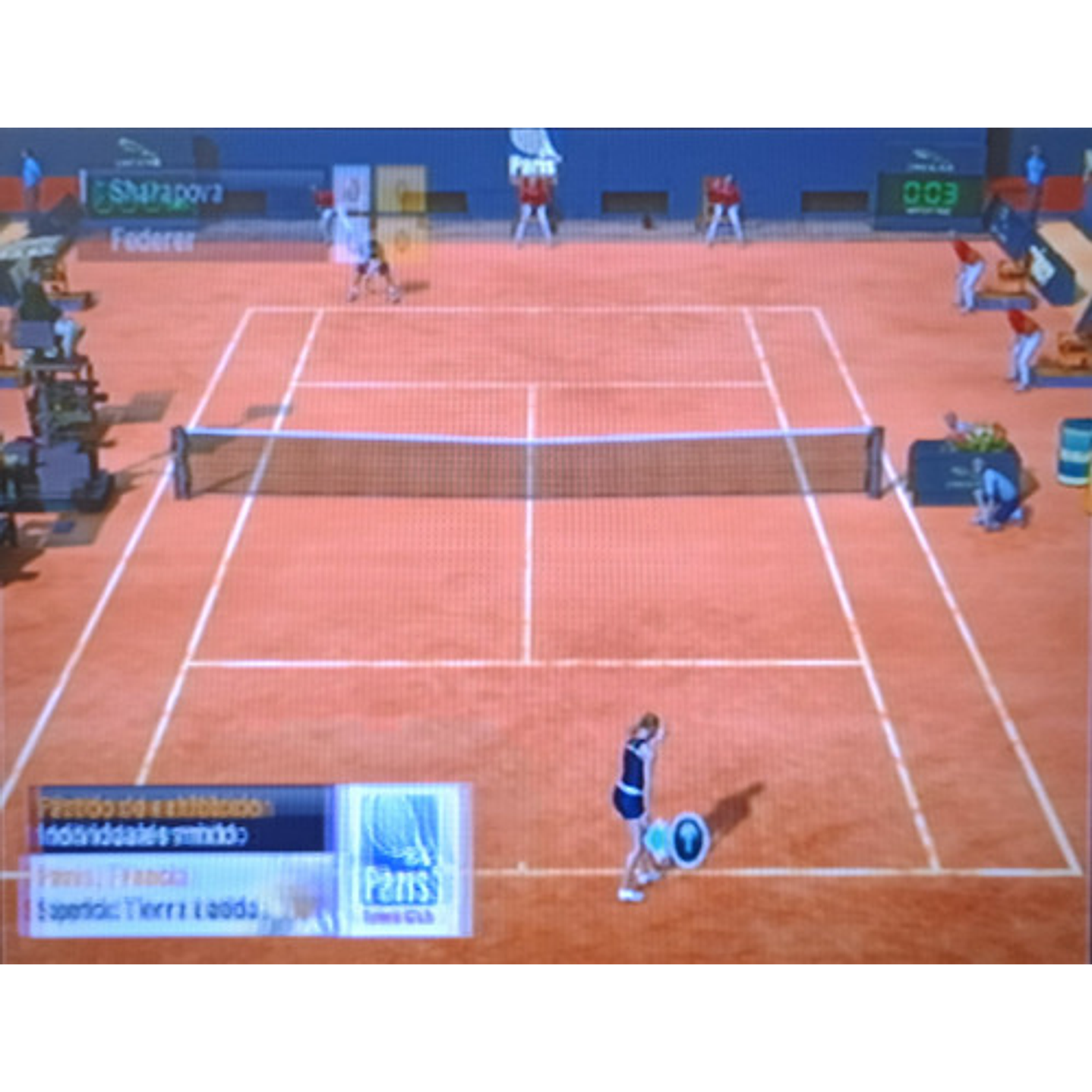The width and height of the screenshot is (1092, 1092).
Task: Click the green LED scoreboard showing 003
Action: 928,194
